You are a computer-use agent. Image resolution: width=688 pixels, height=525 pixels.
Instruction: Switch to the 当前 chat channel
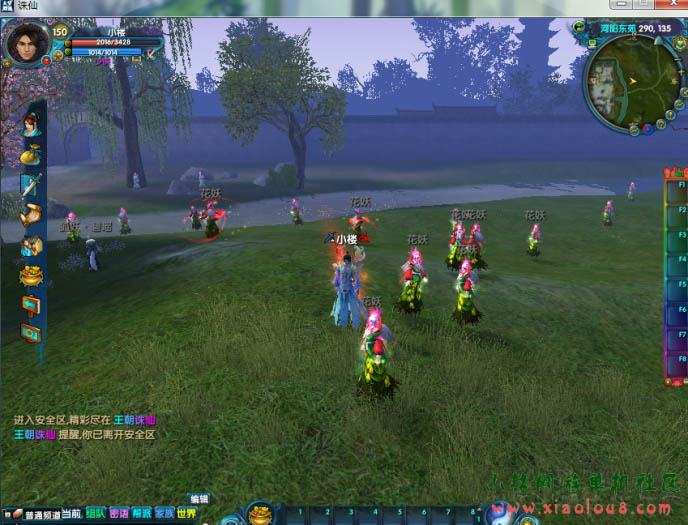click(x=71, y=514)
